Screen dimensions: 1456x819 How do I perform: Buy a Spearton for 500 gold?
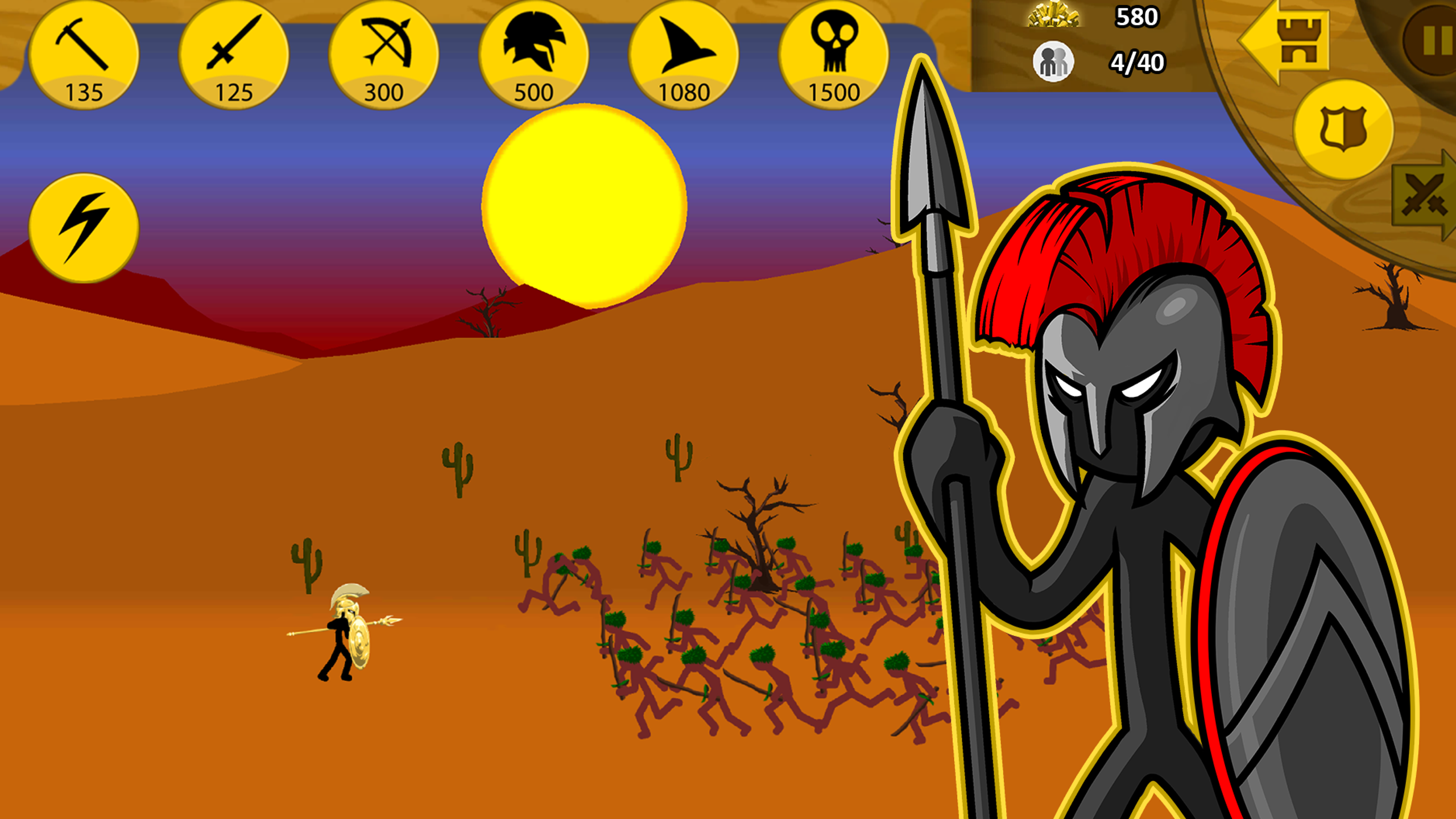click(x=535, y=54)
